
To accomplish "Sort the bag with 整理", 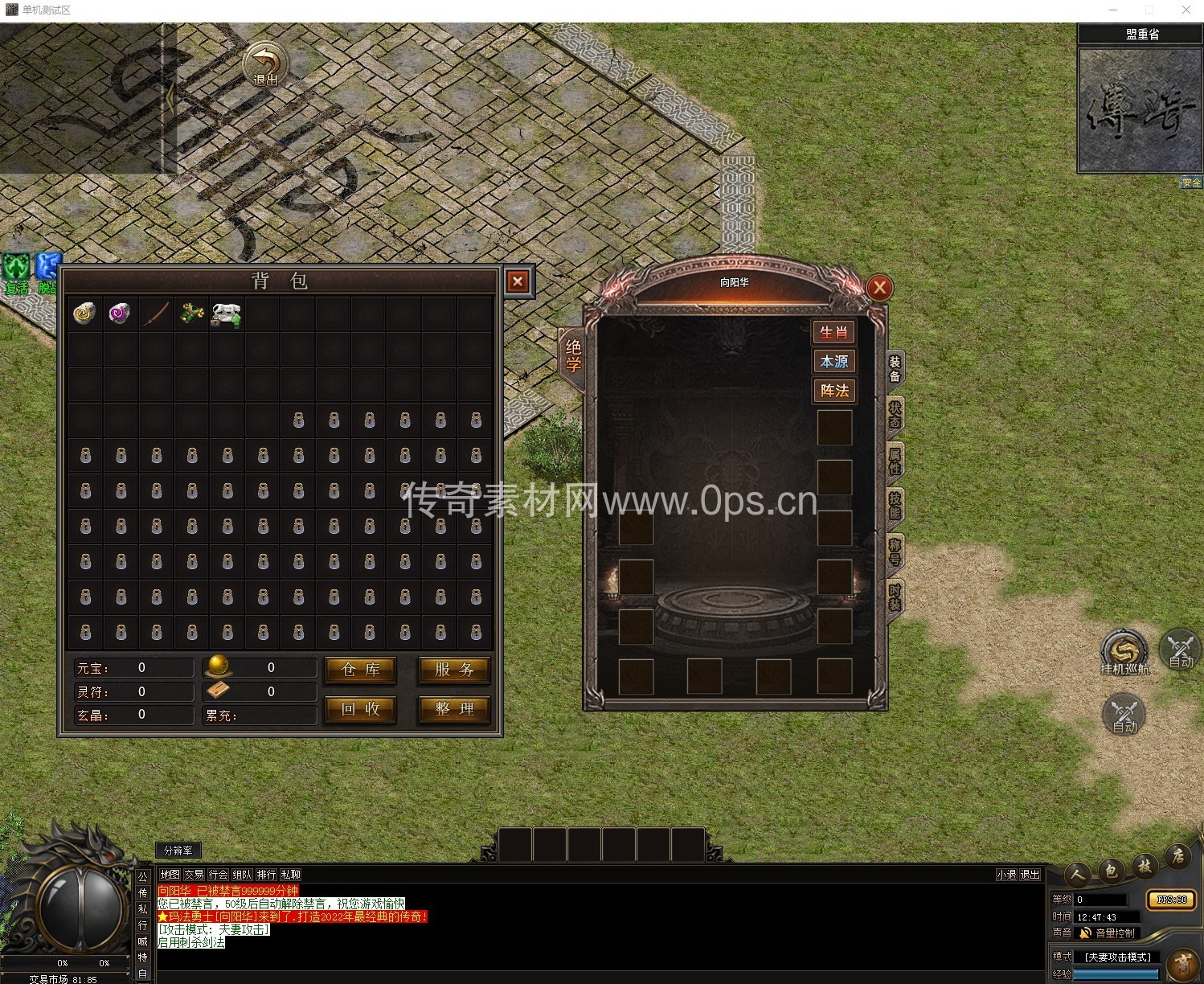I will pos(454,709).
